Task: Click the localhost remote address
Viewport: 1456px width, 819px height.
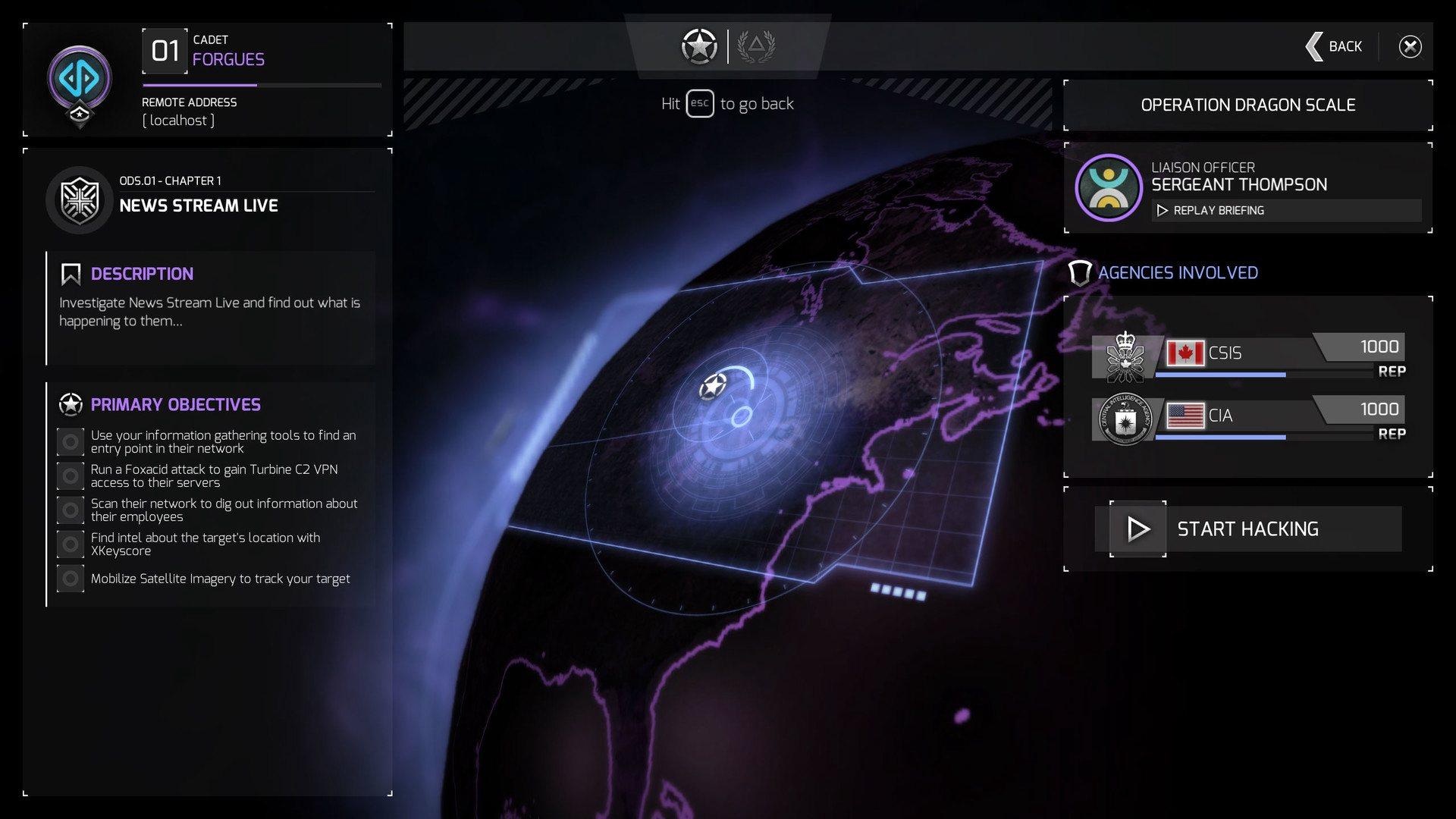Action: (x=177, y=120)
